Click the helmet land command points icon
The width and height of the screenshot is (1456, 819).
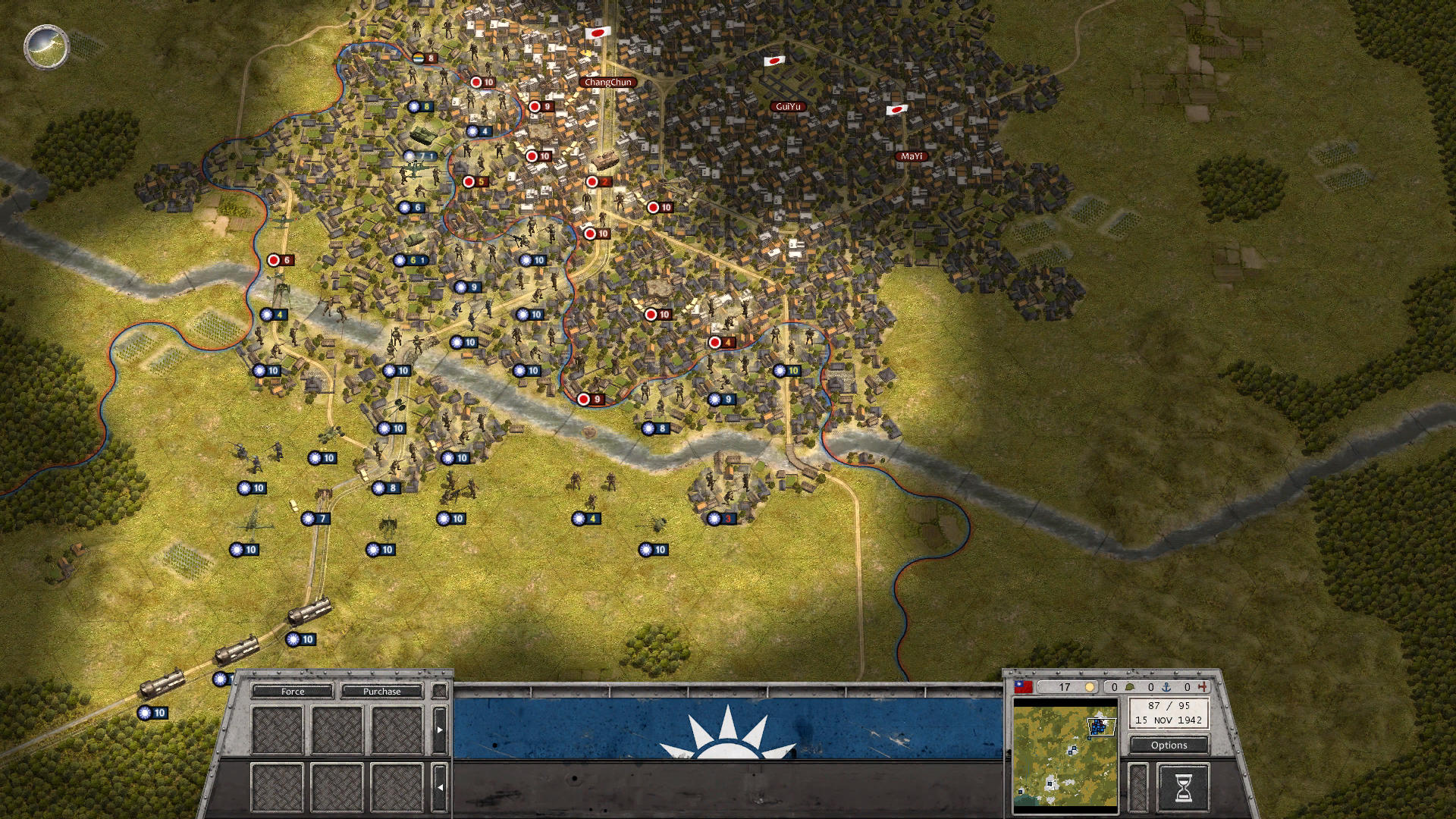pos(1130,686)
